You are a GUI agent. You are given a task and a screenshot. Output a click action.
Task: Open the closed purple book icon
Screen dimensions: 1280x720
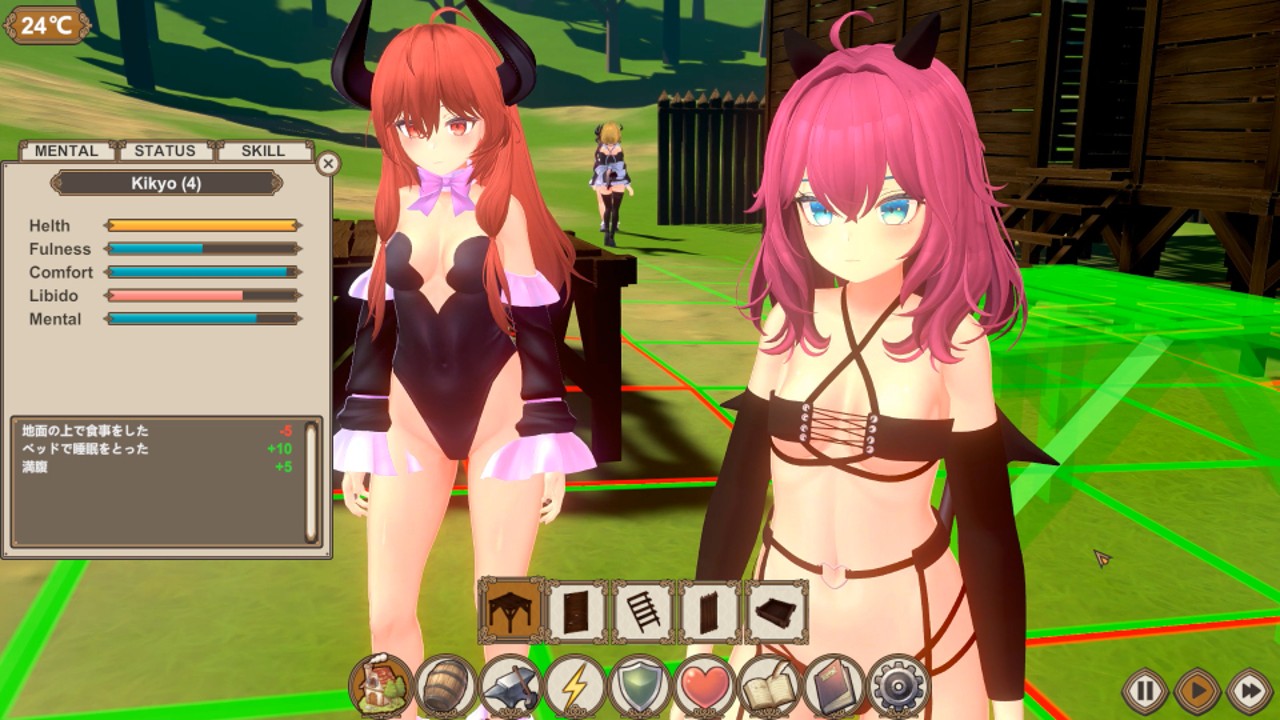(833, 687)
